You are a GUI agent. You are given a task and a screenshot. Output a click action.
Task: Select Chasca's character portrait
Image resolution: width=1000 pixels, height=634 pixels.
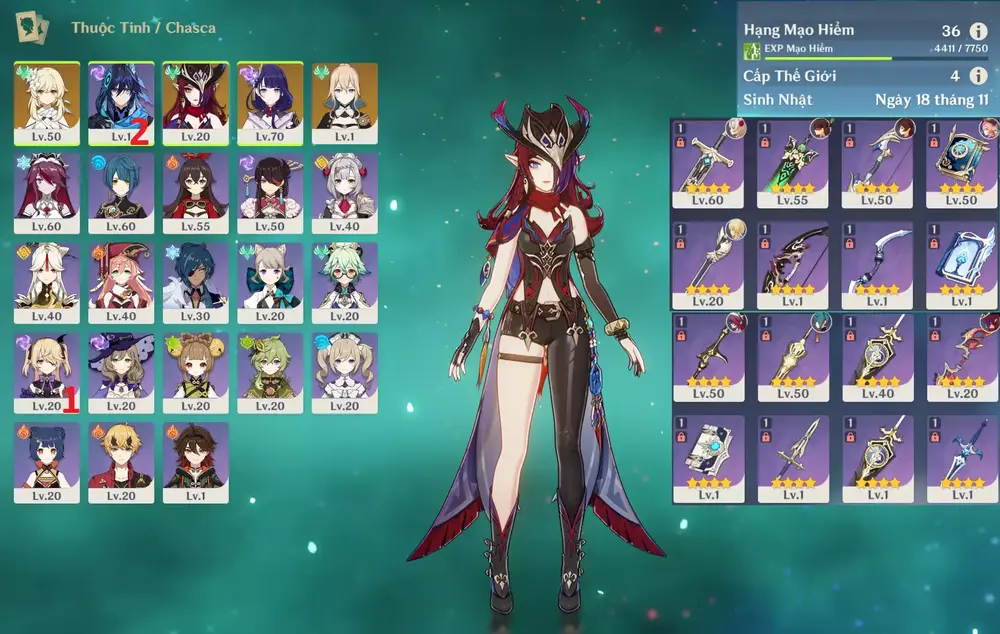point(196,102)
